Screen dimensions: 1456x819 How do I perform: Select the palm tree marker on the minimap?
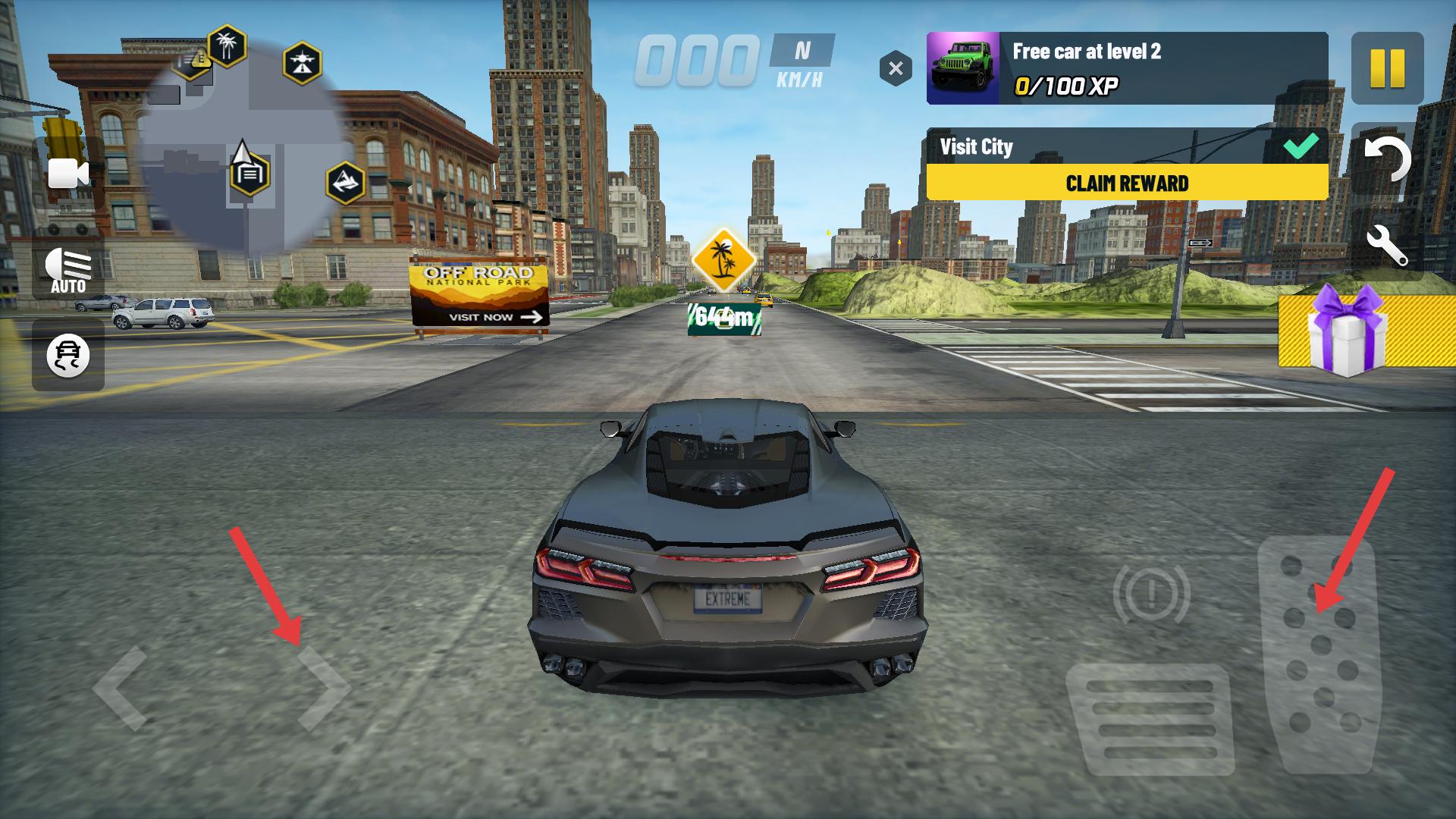pyautogui.click(x=227, y=46)
